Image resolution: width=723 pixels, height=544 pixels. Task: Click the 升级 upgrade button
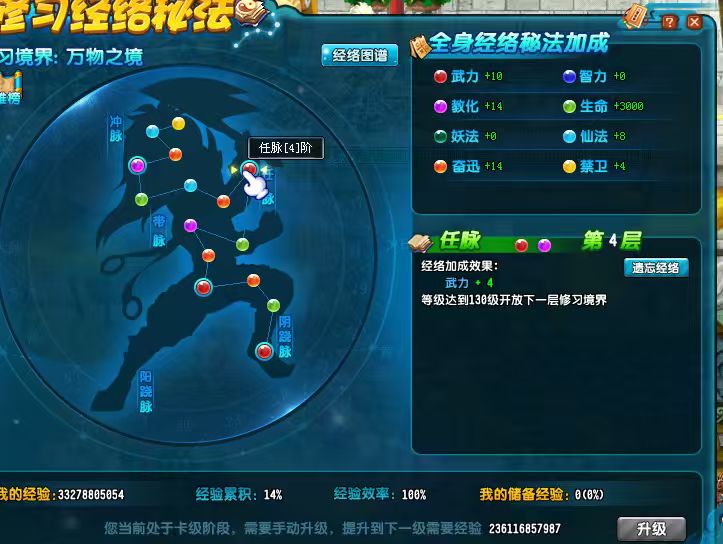[651, 528]
